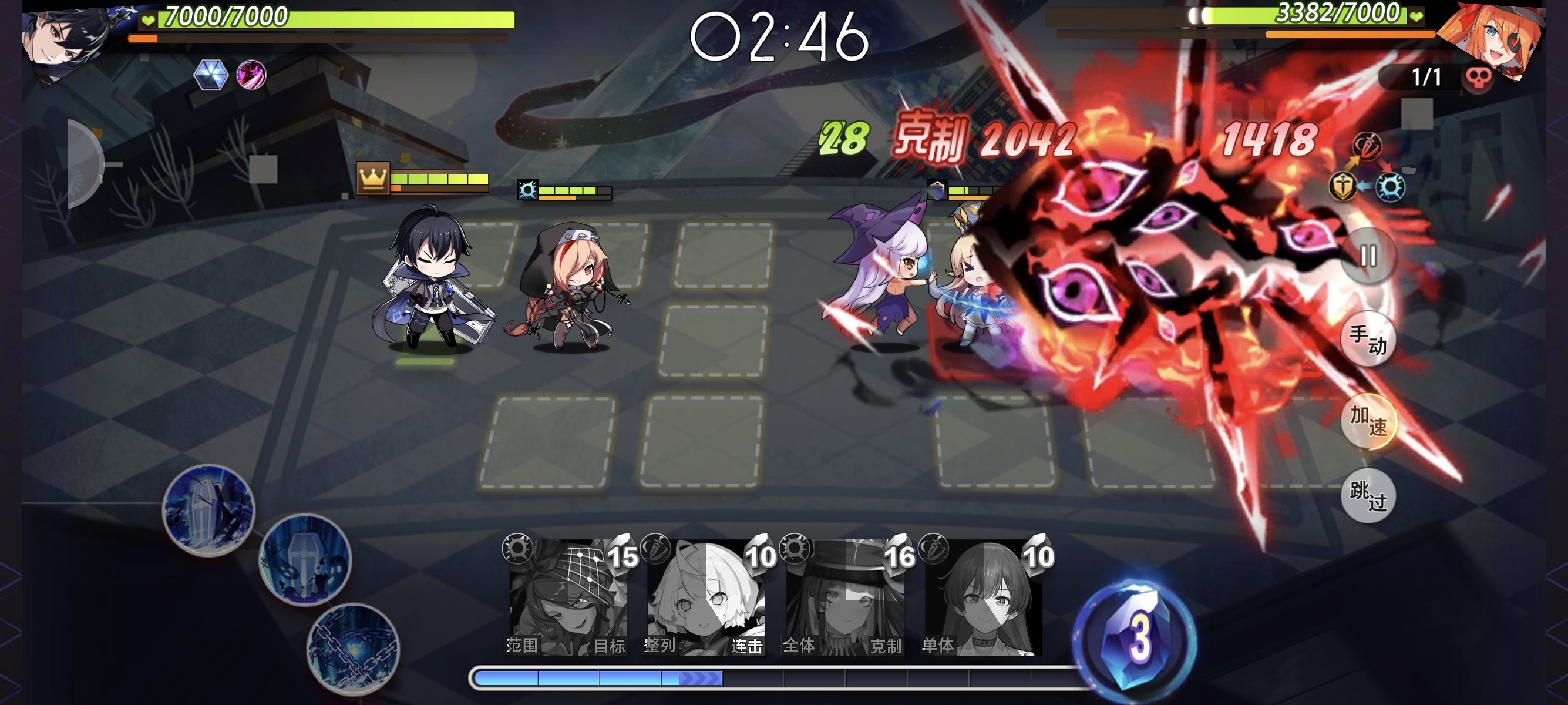Activate the 加速 speed-up button
The image size is (1568, 705).
tap(1368, 421)
